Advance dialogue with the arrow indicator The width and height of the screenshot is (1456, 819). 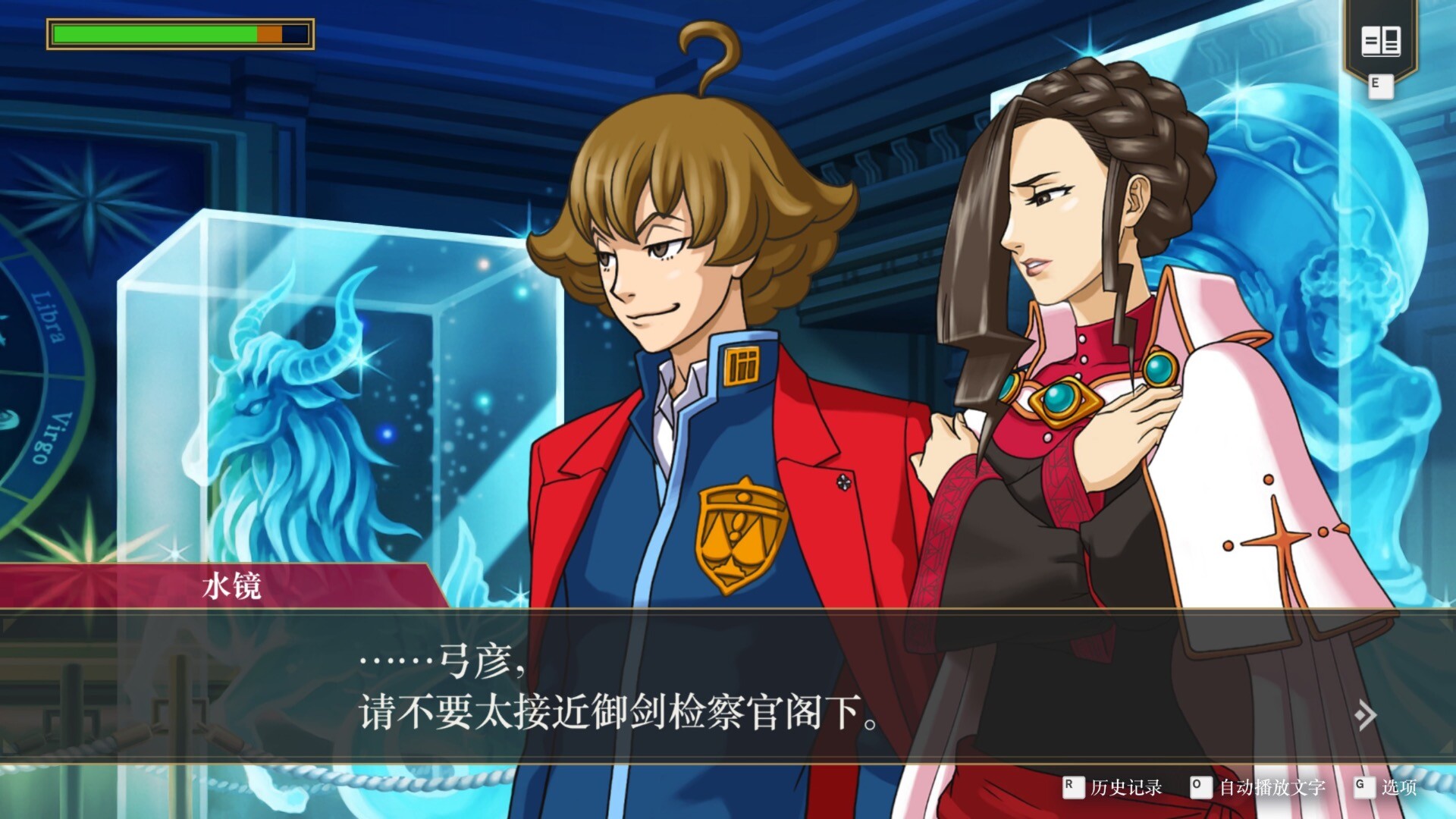1365,714
